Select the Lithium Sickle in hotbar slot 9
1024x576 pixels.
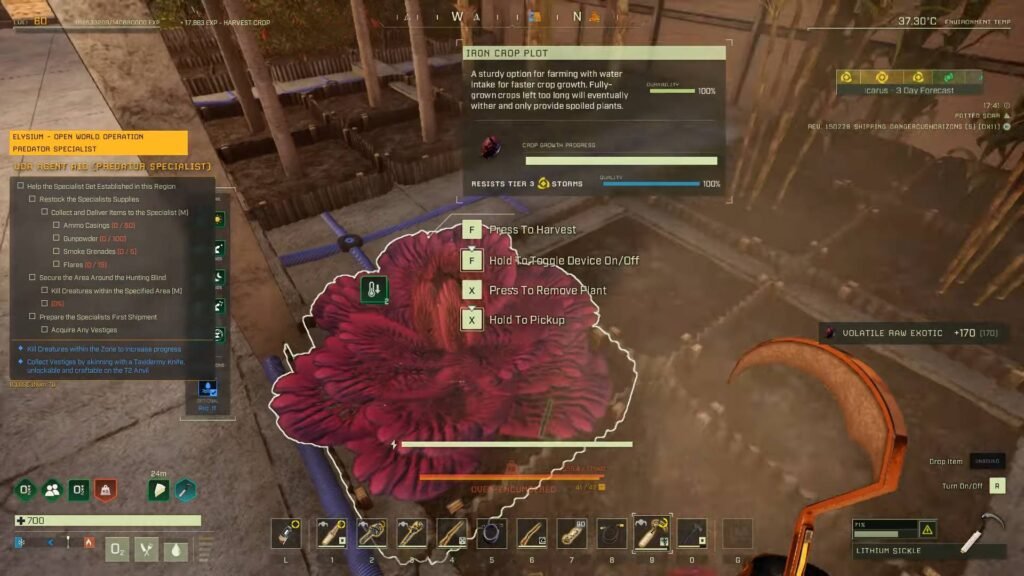(x=652, y=533)
